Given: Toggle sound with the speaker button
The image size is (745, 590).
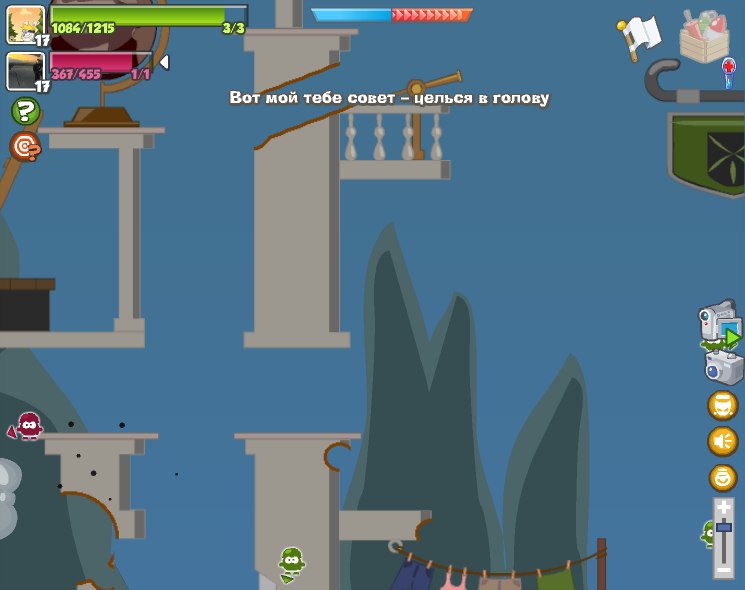Looking at the screenshot, I should tap(722, 441).
